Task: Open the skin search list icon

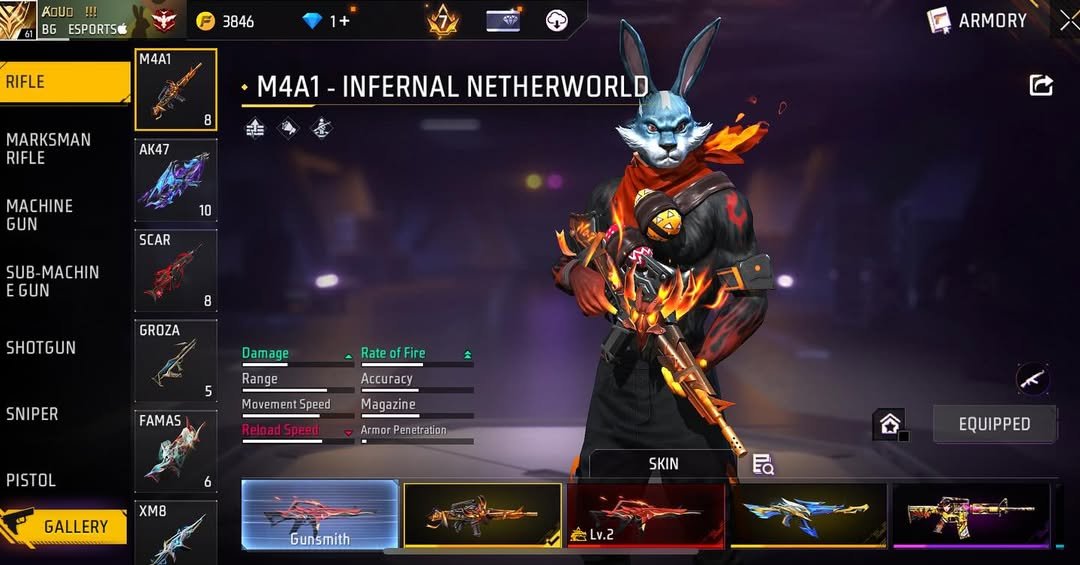Action: tap(763, 464)
